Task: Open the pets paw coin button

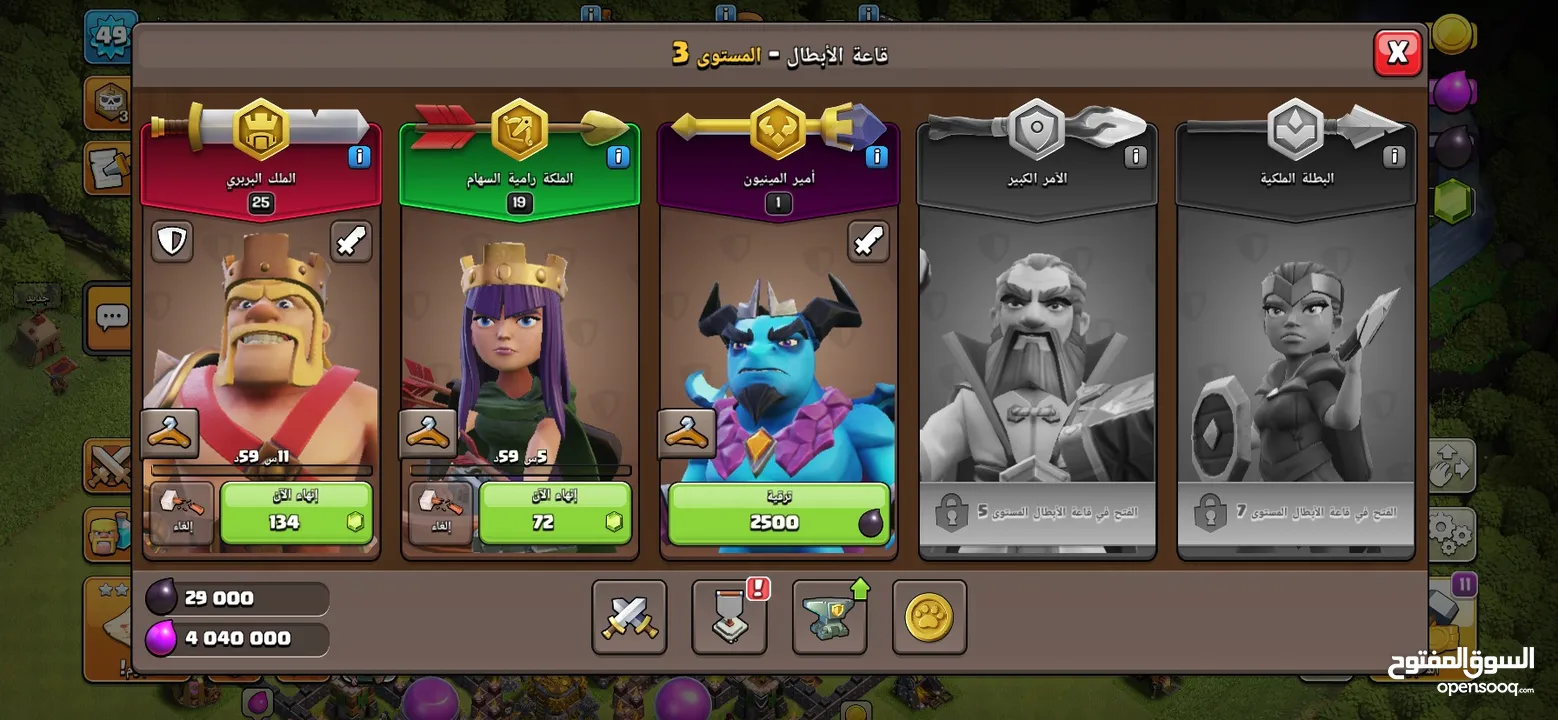Action: pyautogui.click(x=929, y=617)
